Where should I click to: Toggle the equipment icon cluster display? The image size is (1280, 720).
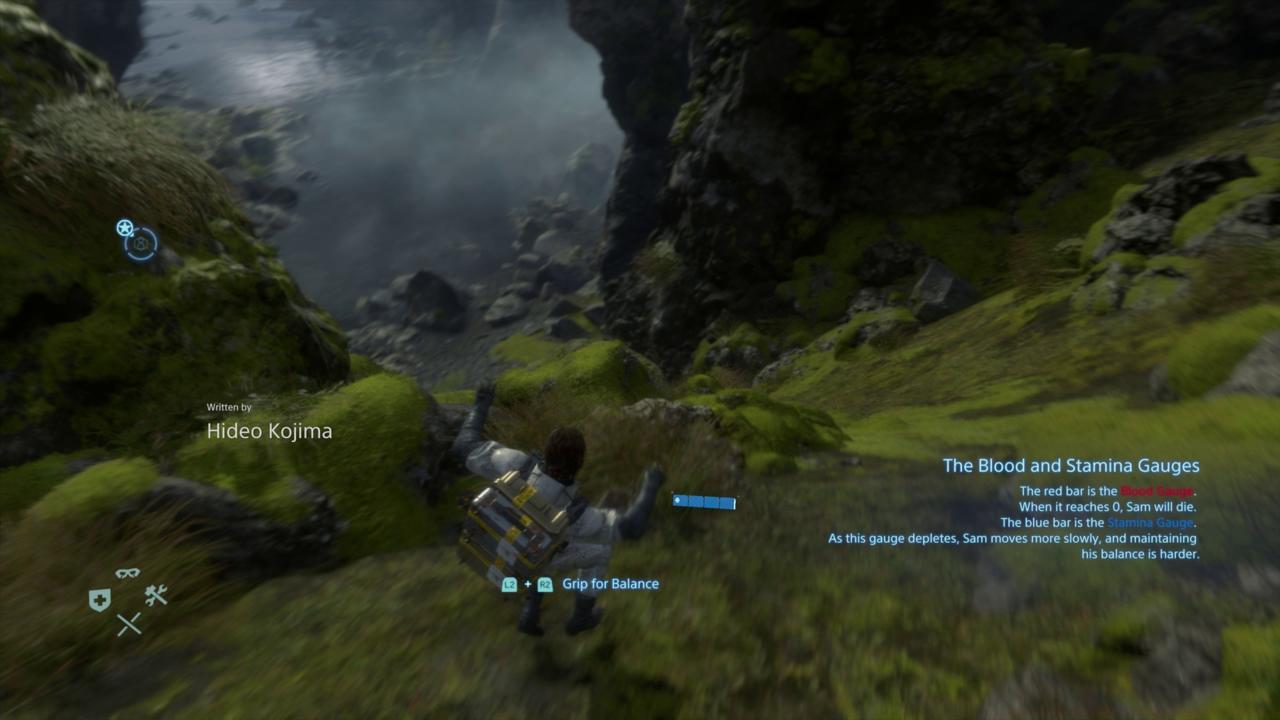(127, 598)
